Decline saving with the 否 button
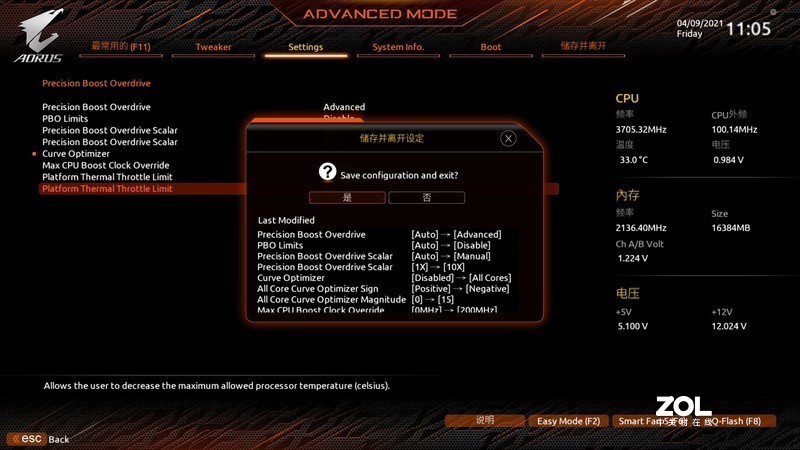This screenshot has height=450, width=800. coord(427,197)
